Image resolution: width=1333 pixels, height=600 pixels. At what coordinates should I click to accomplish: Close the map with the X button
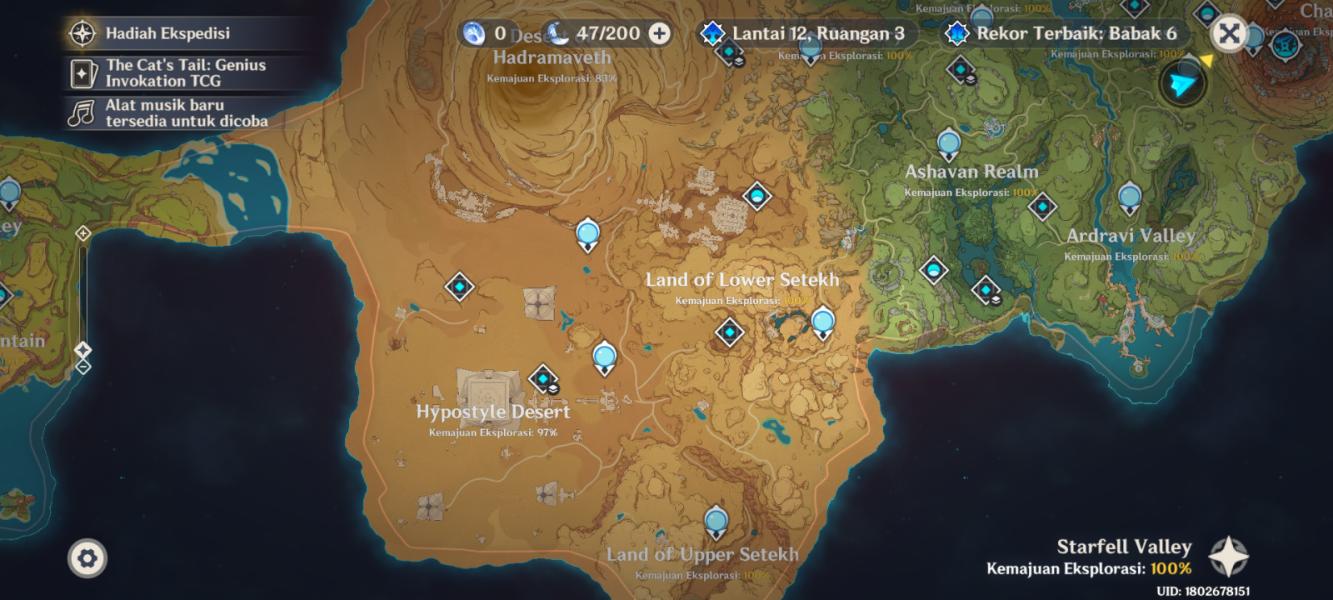tap(1229, 34)
